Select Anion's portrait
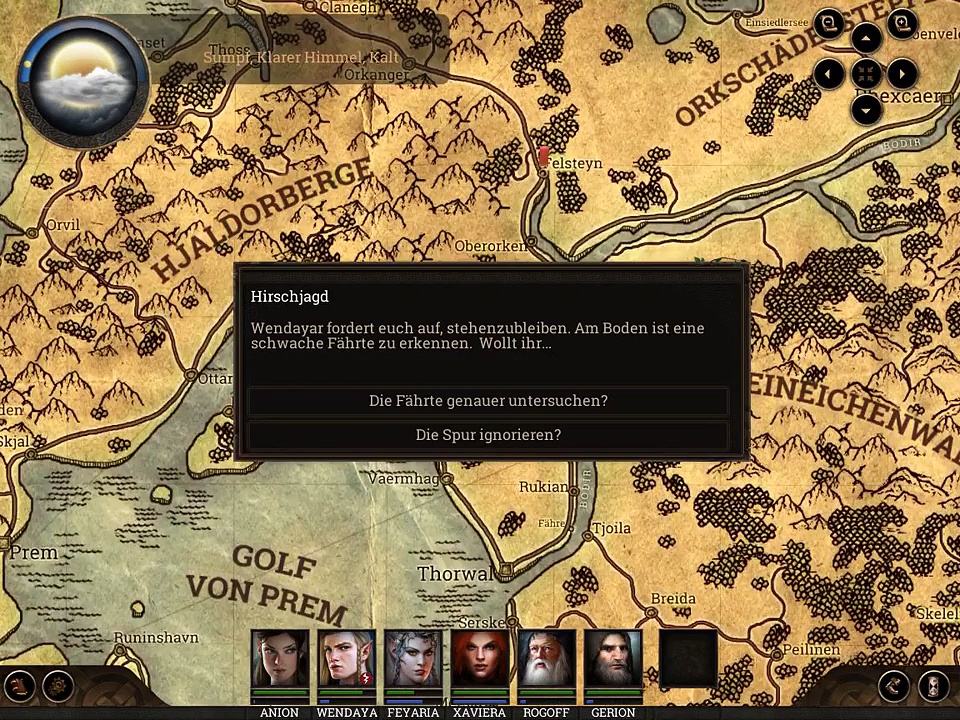 (280, 658)
